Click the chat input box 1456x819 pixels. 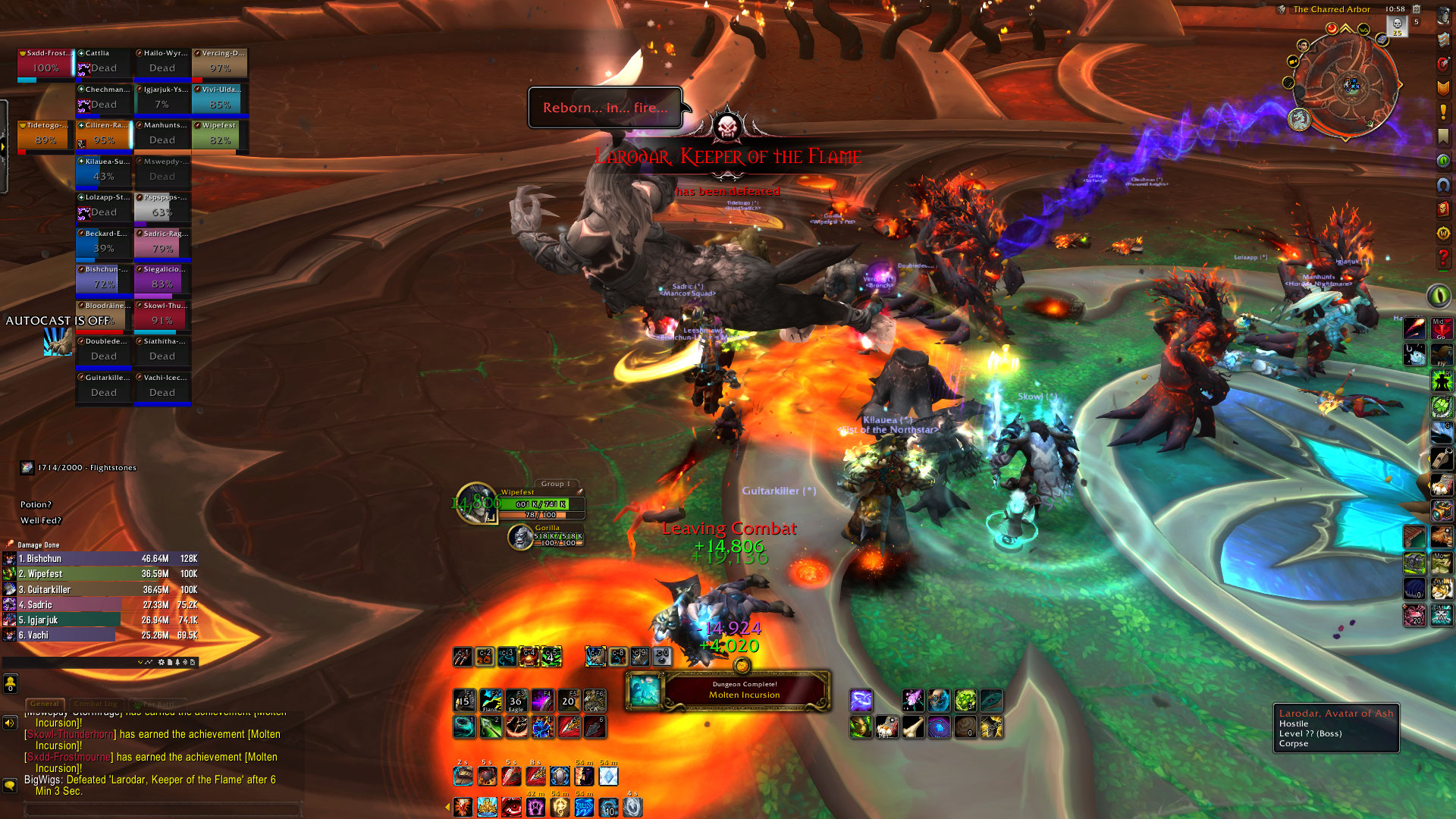pos(163,809)
